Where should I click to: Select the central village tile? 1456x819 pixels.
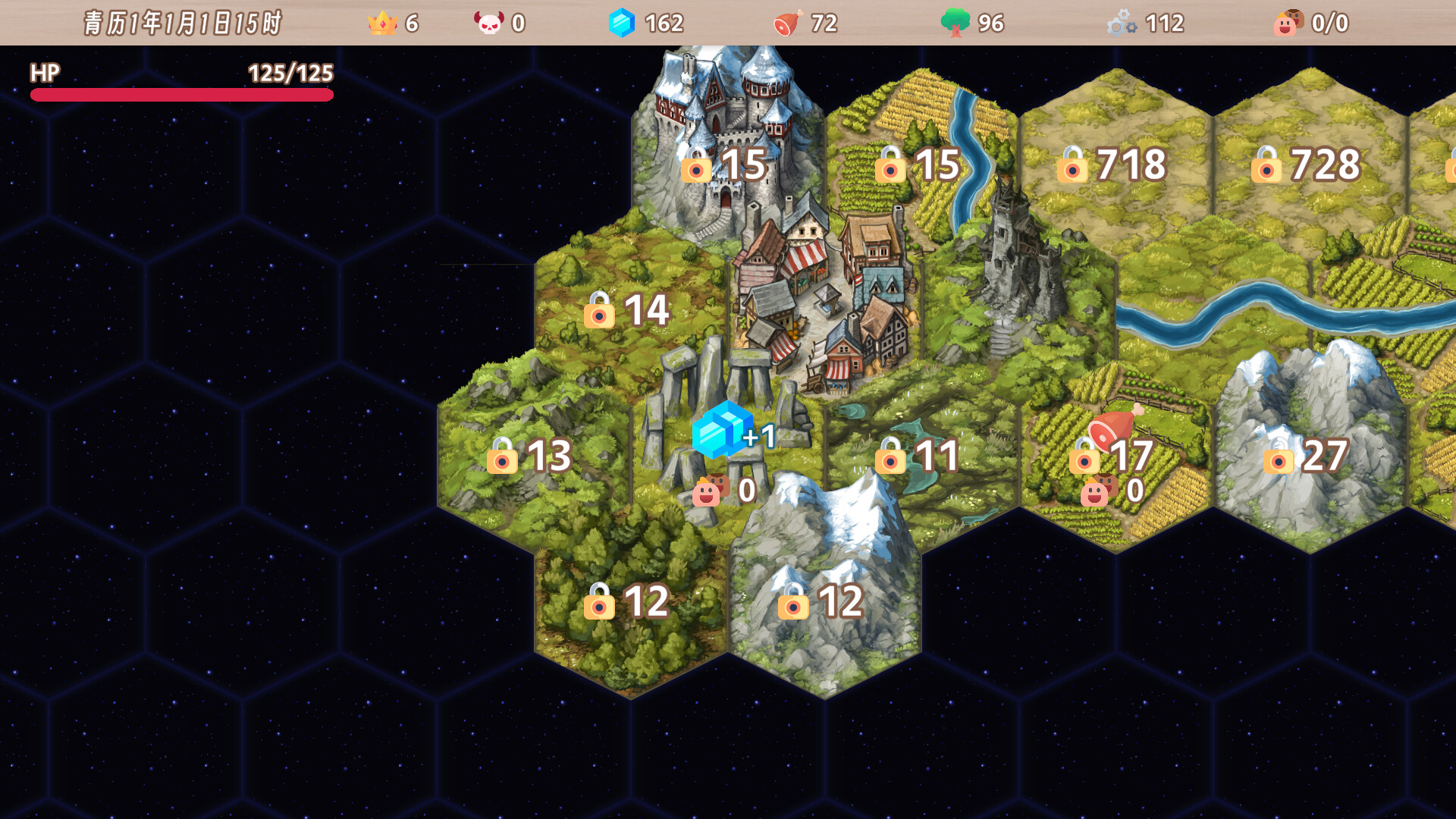click(824, 303)
